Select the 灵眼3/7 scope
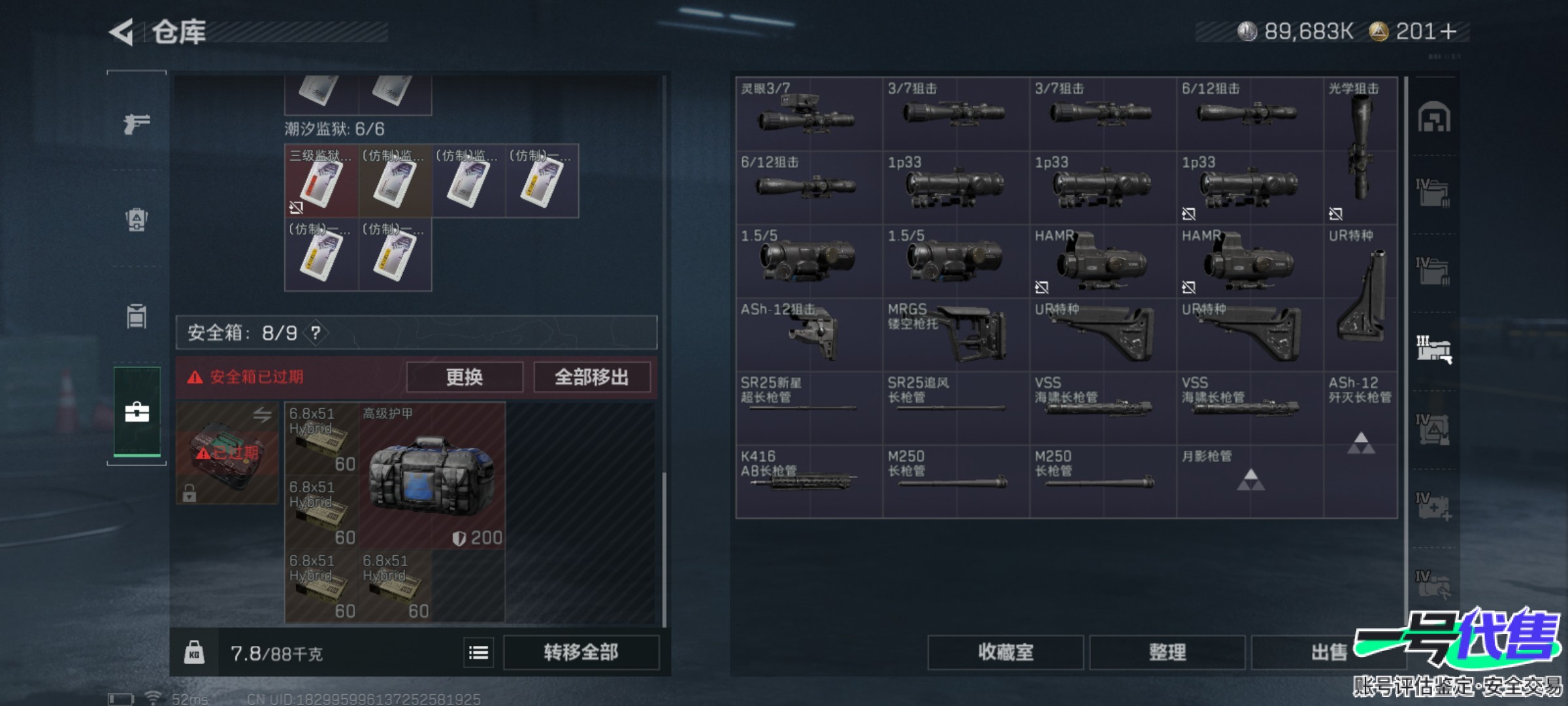 pos(808,114)
